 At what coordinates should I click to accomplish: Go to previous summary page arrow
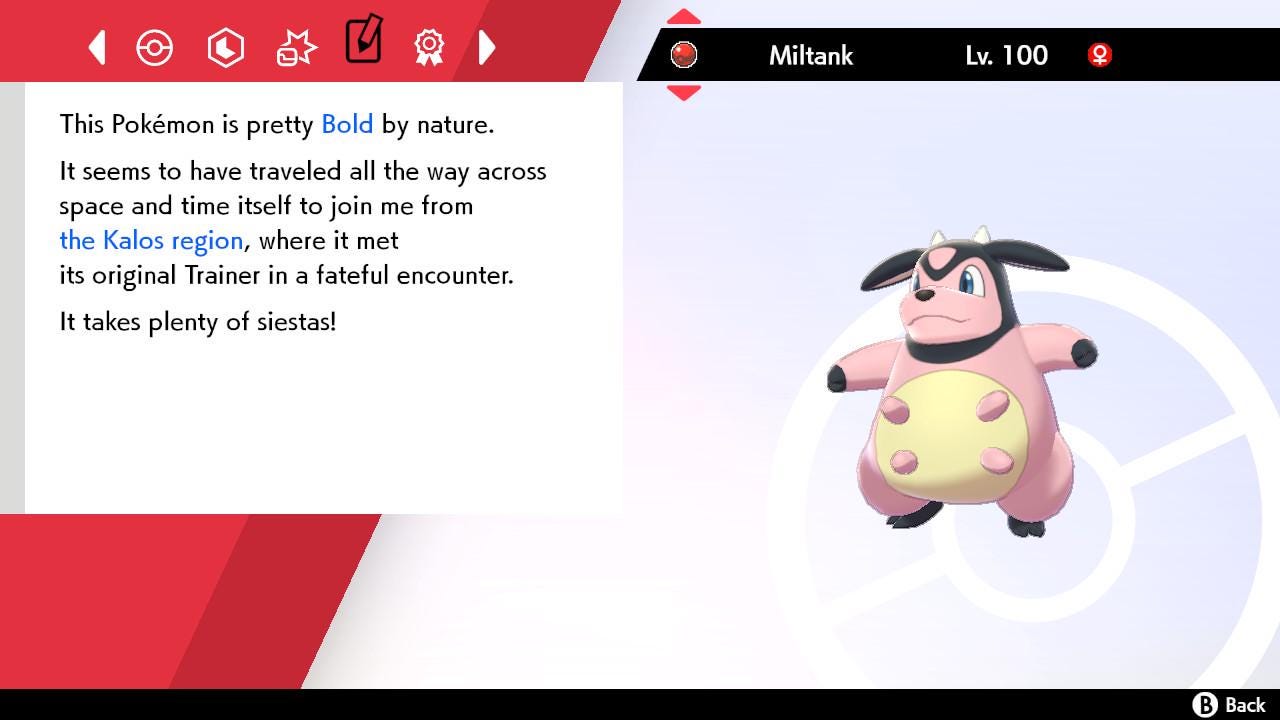pyautogui.click(x=97, y=47)
